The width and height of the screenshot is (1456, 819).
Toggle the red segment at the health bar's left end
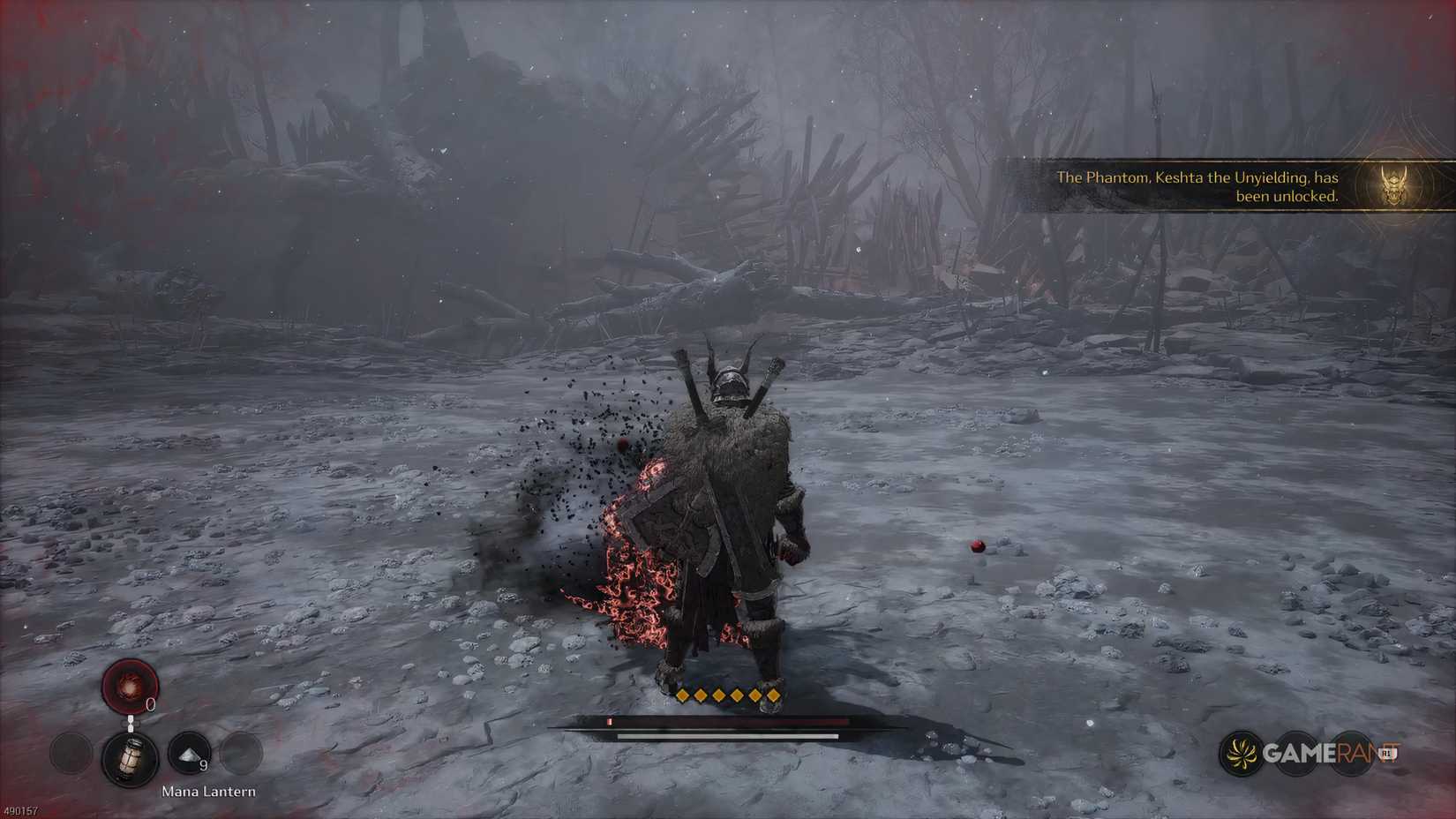click(x=612, y=722)
